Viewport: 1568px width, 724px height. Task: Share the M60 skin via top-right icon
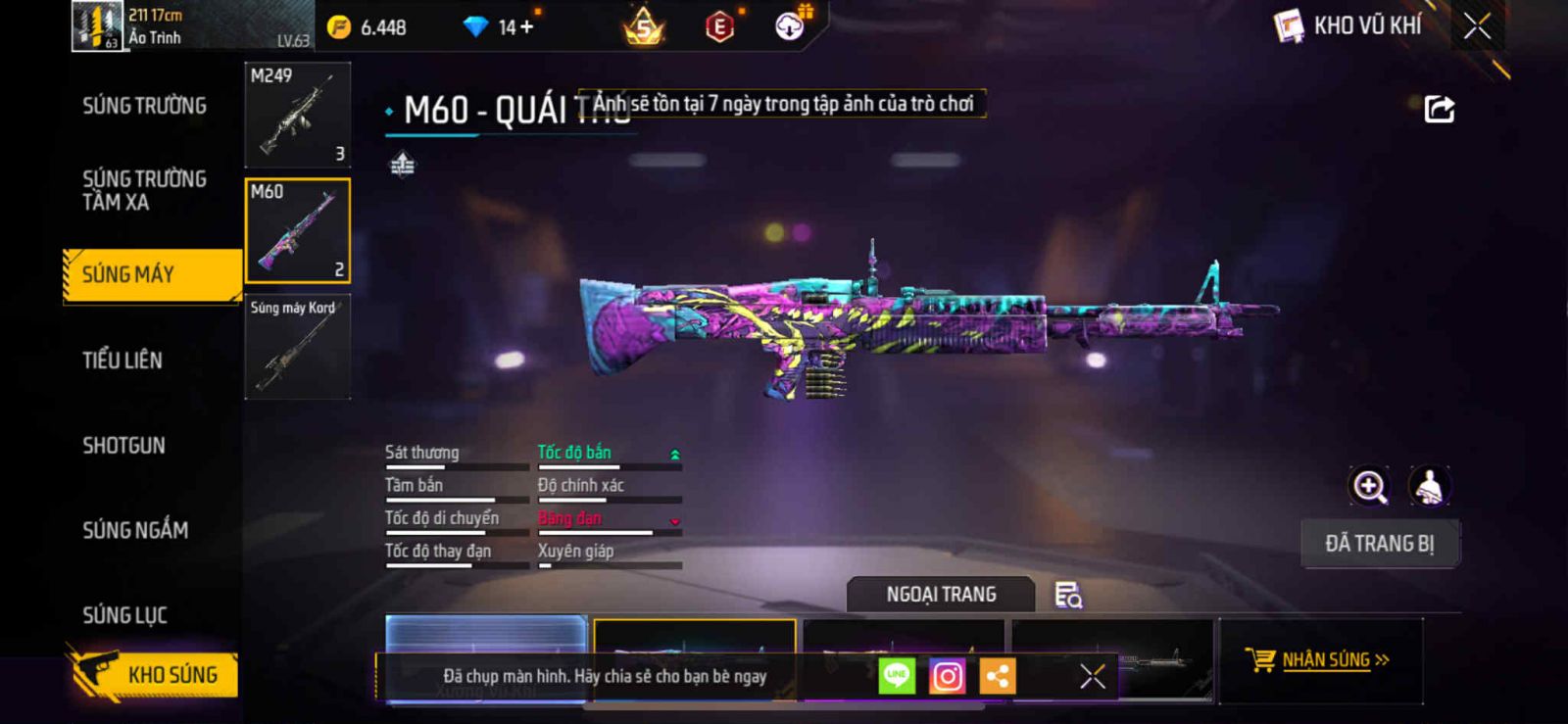[x=1439, y=109]
